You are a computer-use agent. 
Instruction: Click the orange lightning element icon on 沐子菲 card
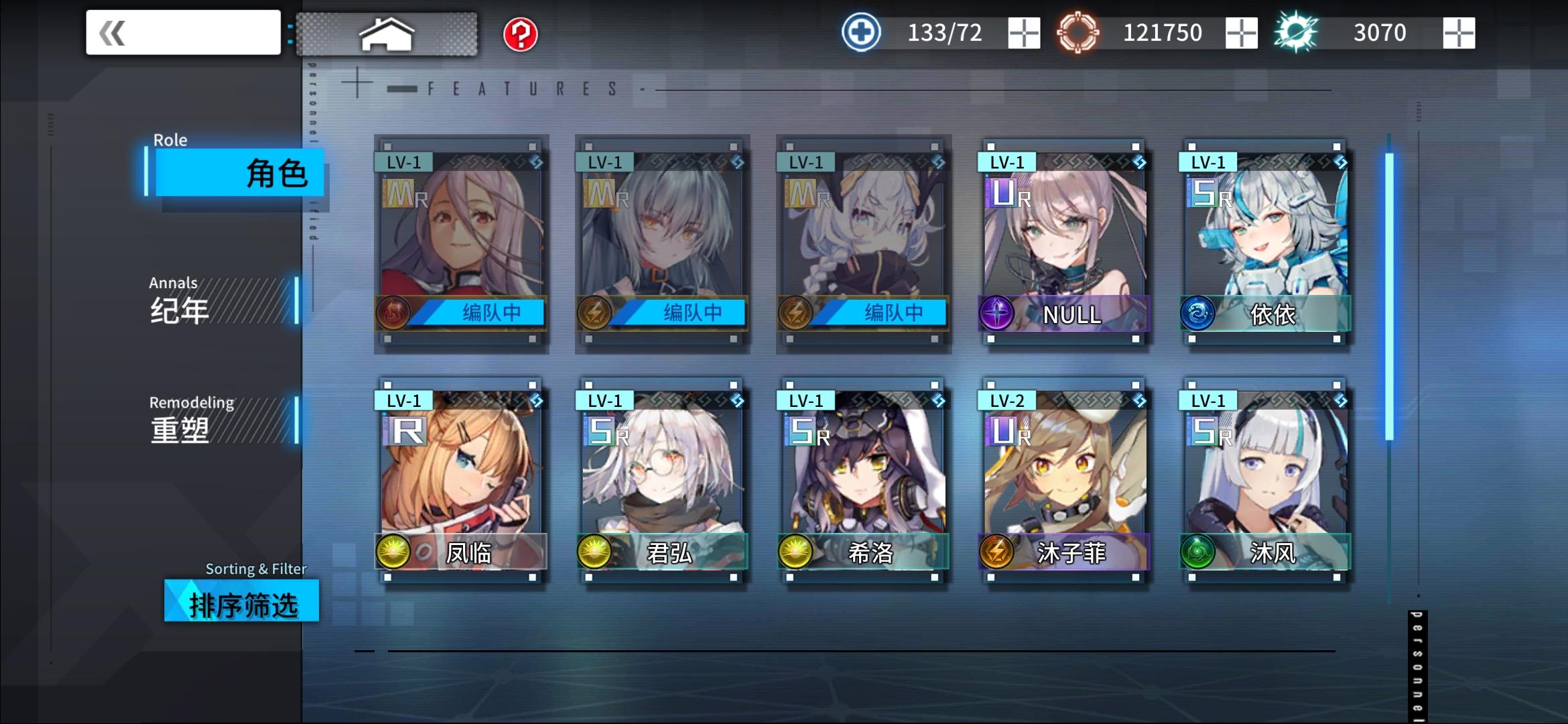[998, 552]
